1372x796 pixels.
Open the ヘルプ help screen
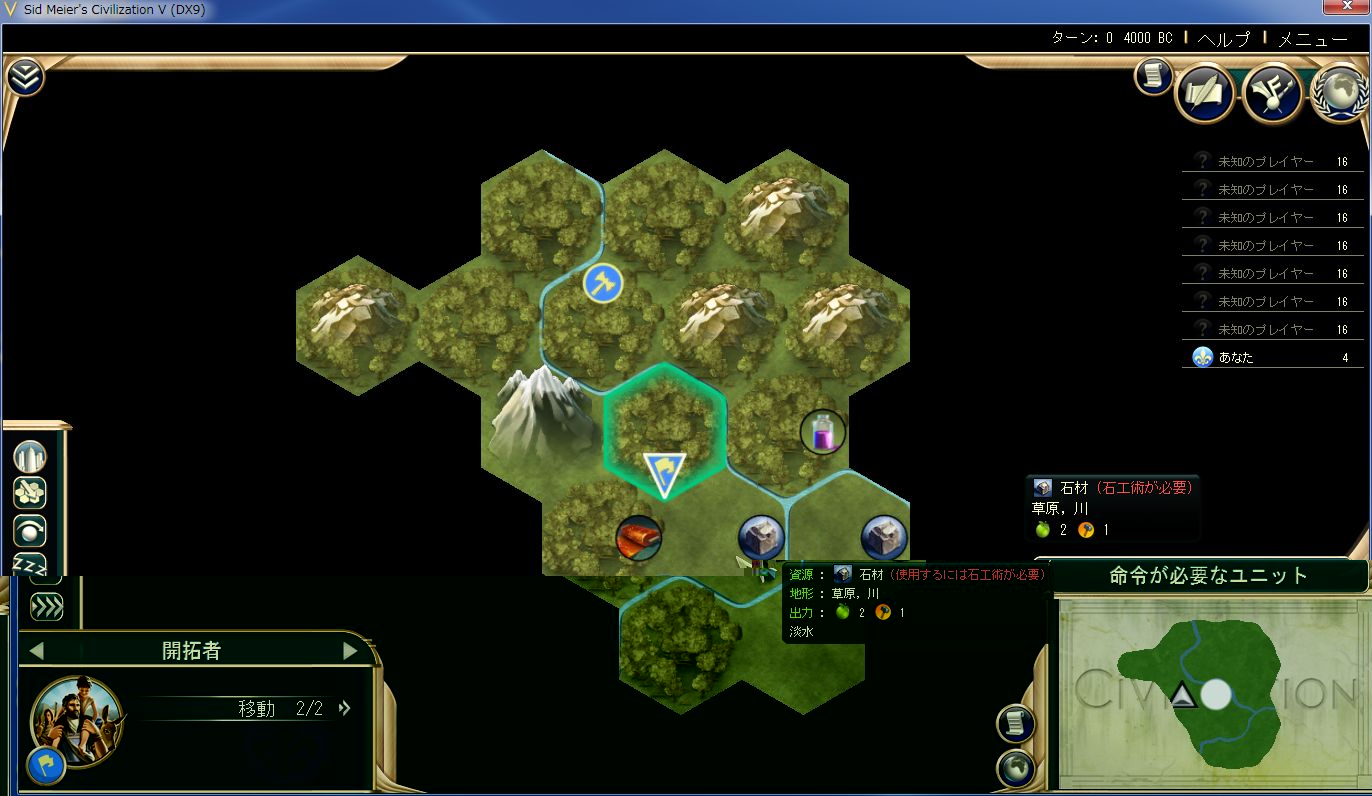pyautogui.click(x=1223, y=39)
